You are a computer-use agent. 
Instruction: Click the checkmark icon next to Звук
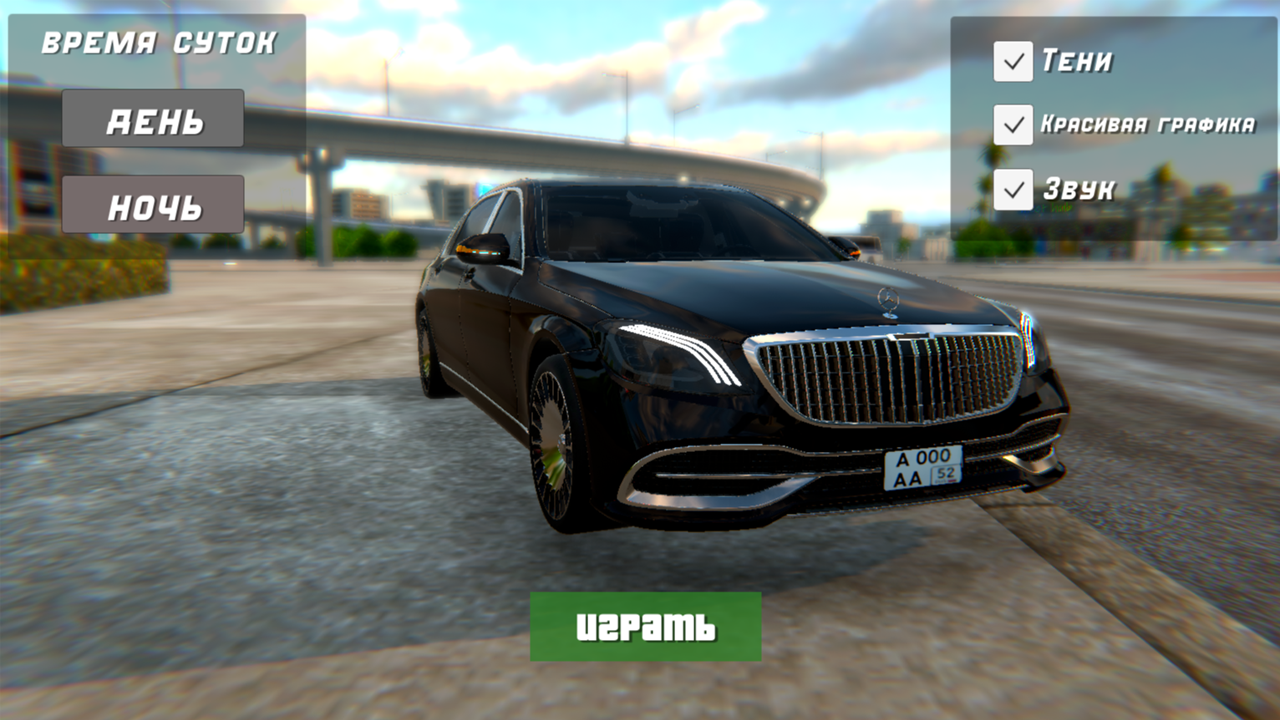click(x=1015, y=188)
